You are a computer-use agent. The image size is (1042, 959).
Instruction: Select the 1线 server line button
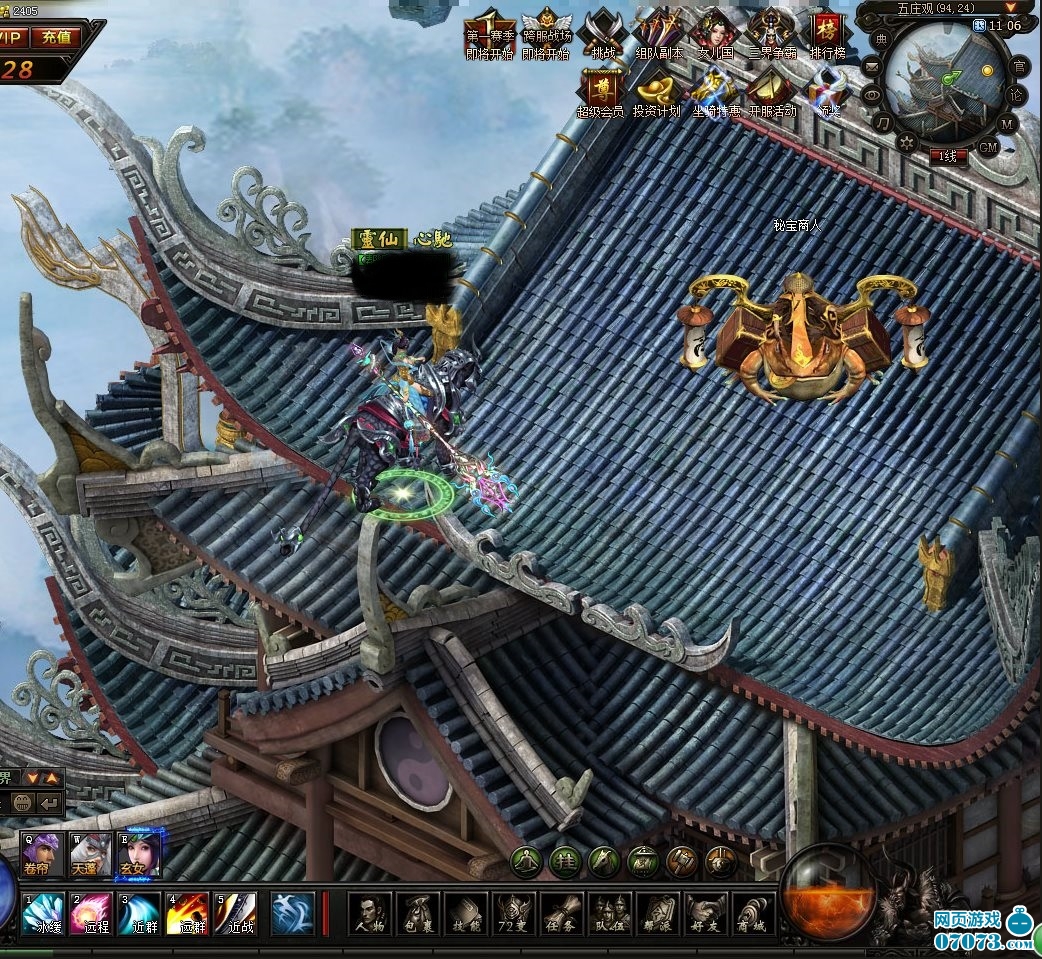[x=948, y=156]
